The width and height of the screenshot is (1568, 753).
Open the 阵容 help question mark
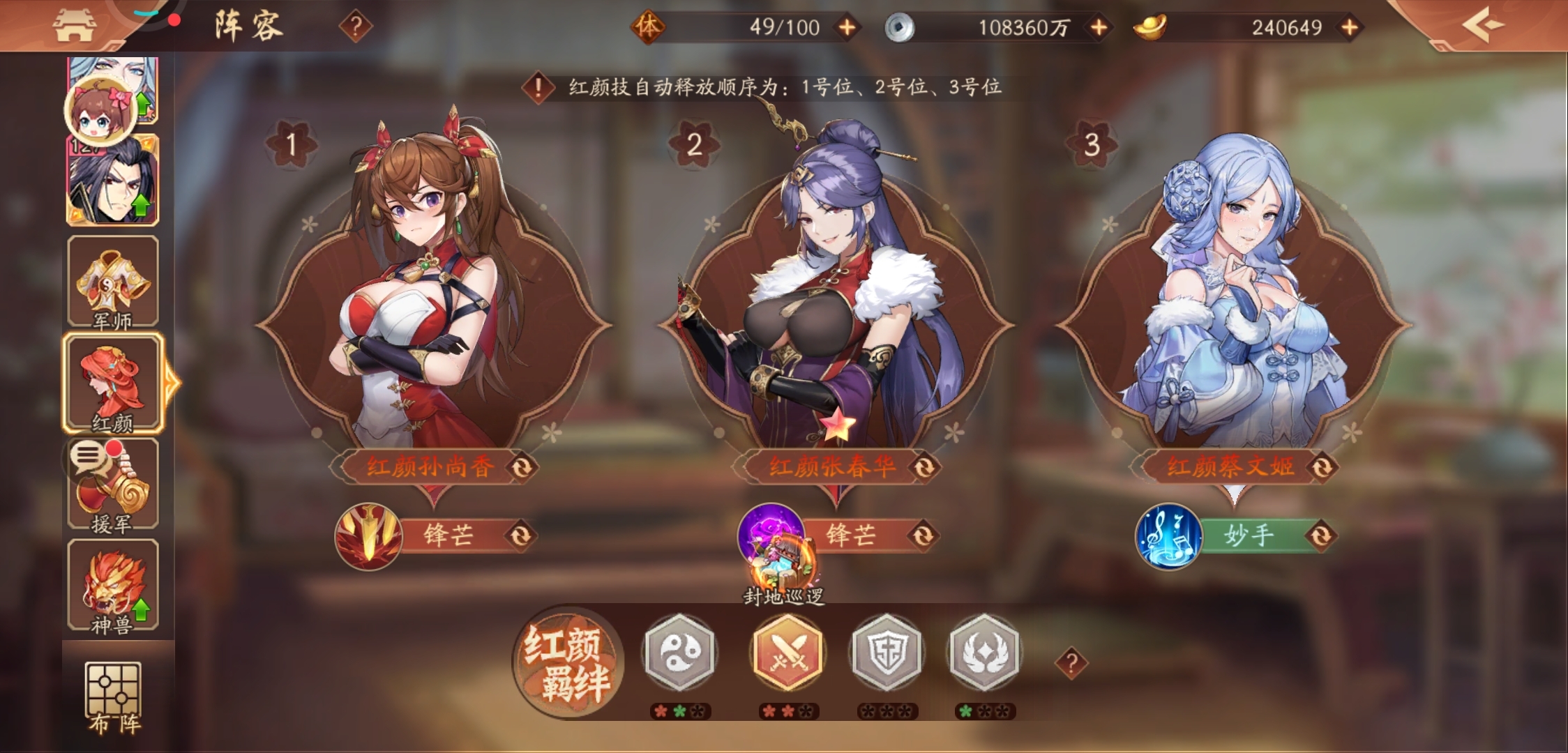[356, 27]
